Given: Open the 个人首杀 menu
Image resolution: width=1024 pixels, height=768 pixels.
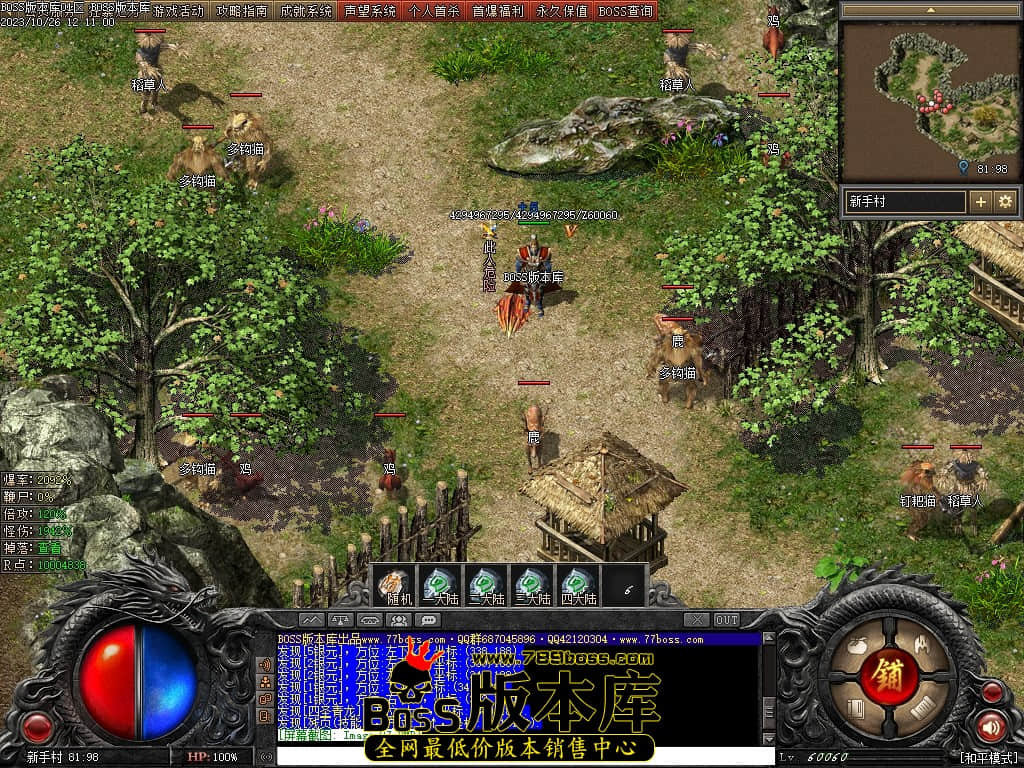Looking at the screenshot, I should [x=434, y=11].
